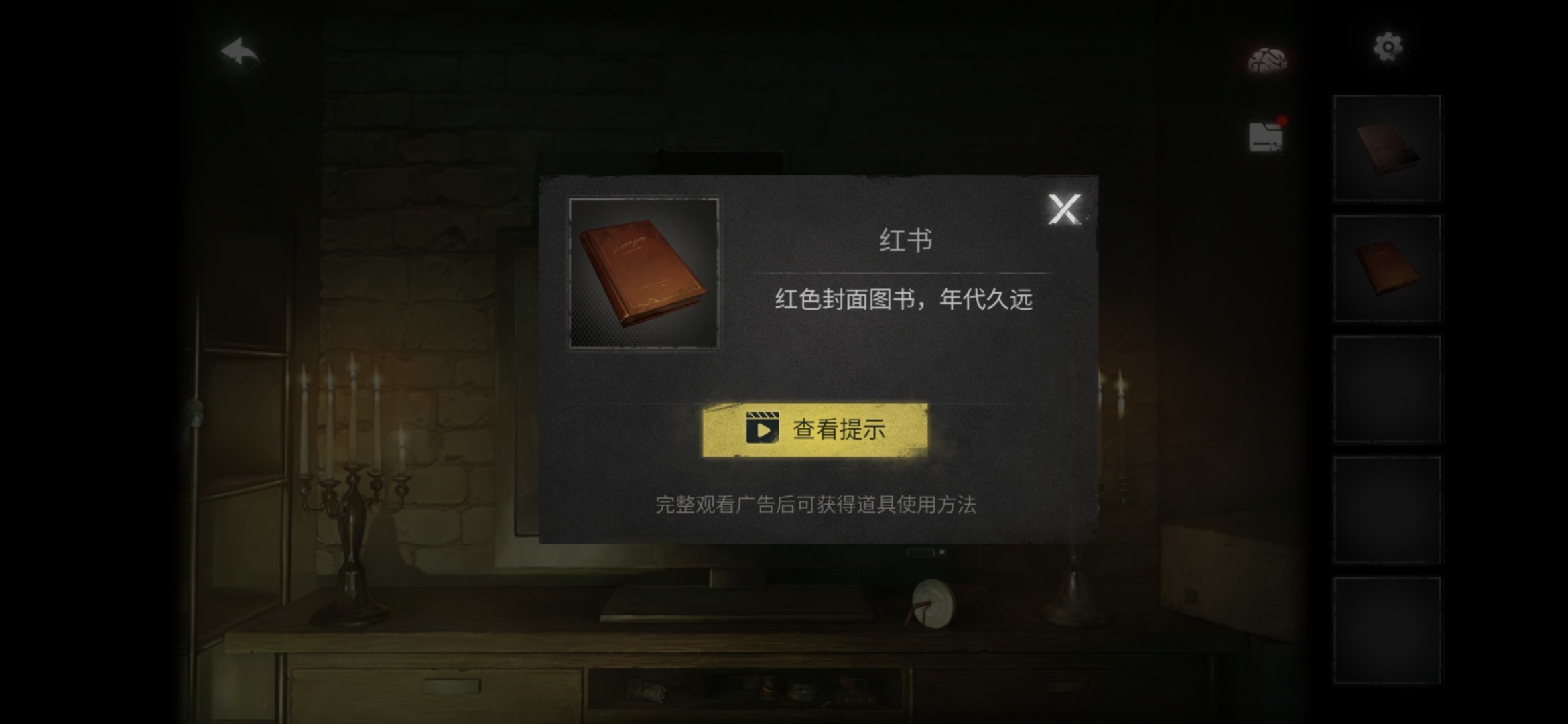Open the settings gear icon
Image resolution: width=1568 pixels, height=724 pixels.
click(x=1388, y=46)
